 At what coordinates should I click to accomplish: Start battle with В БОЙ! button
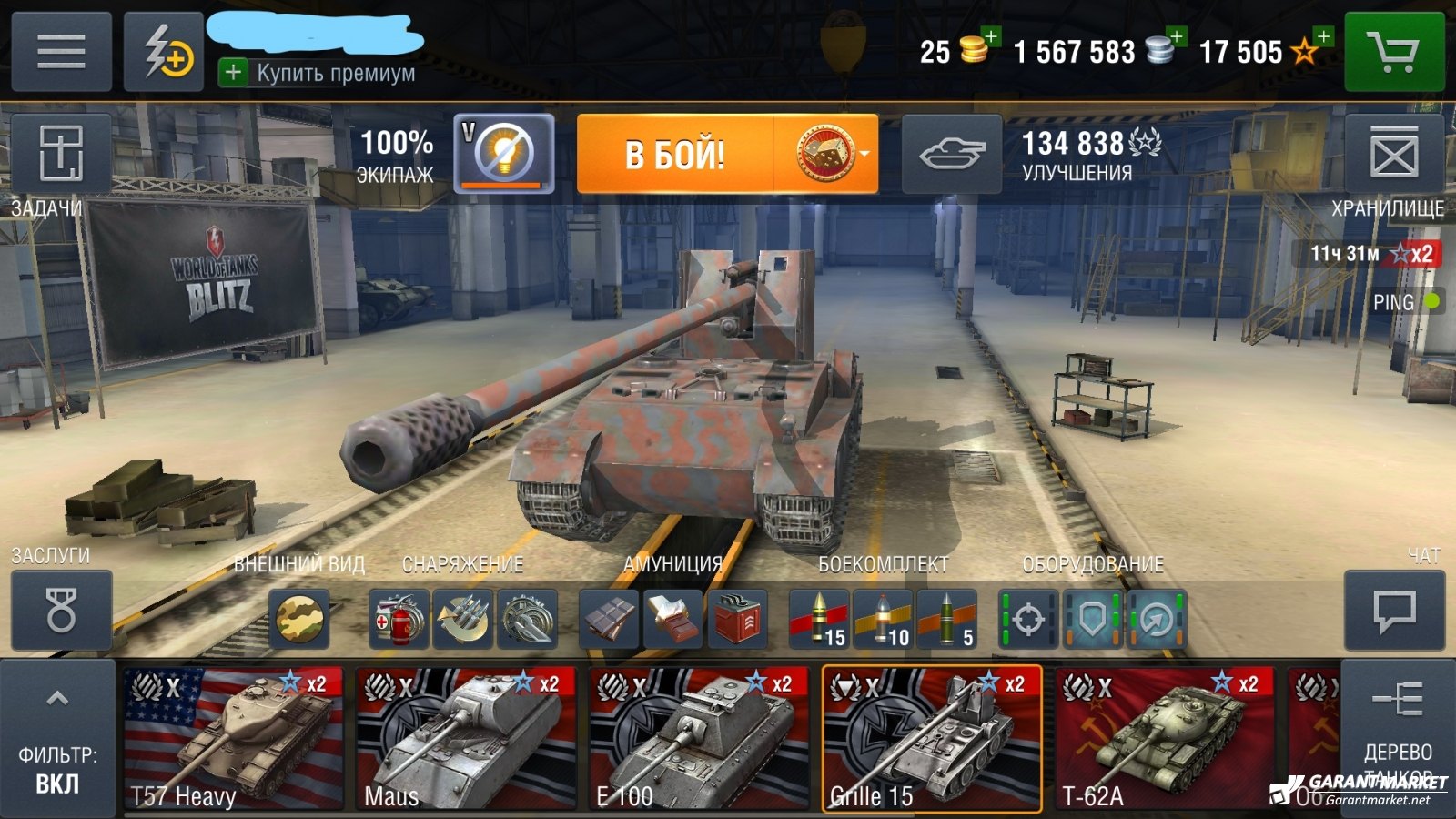point(675,154)
